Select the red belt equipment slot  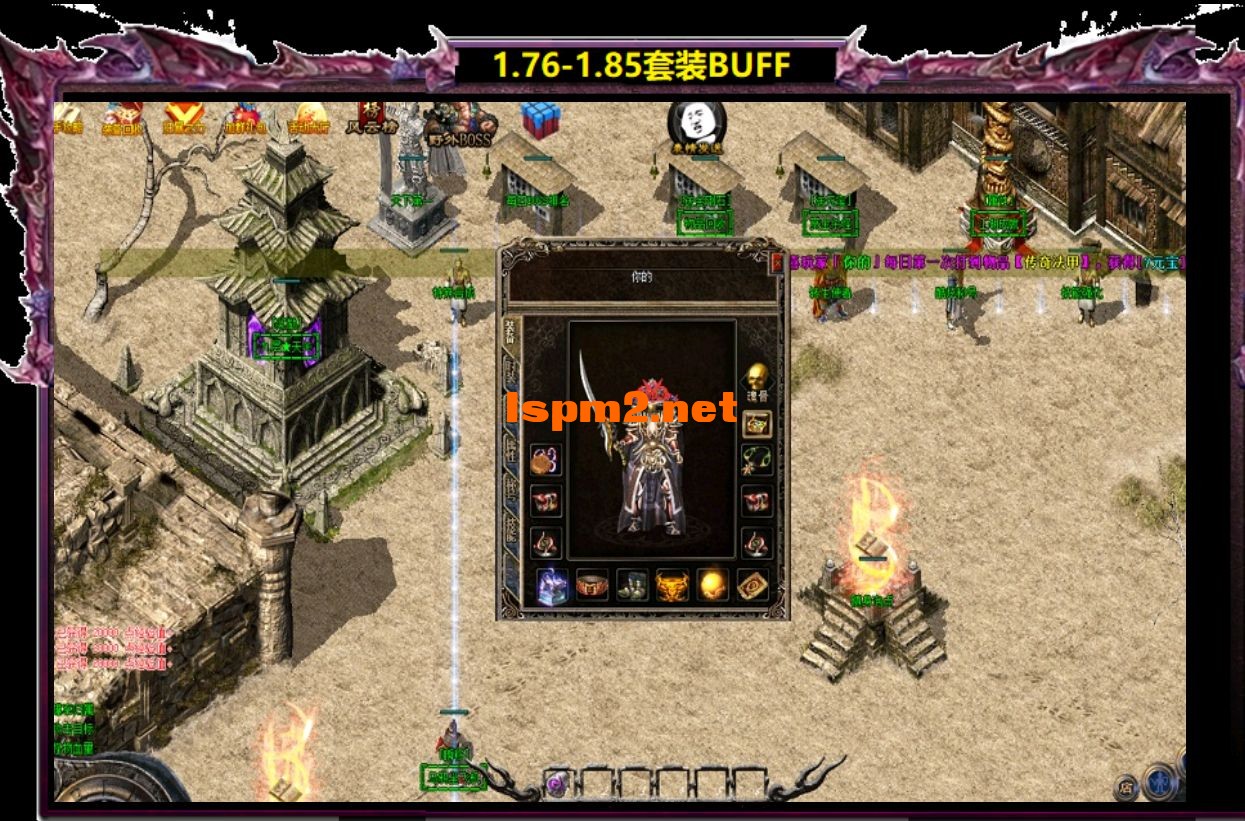(593, 584)
